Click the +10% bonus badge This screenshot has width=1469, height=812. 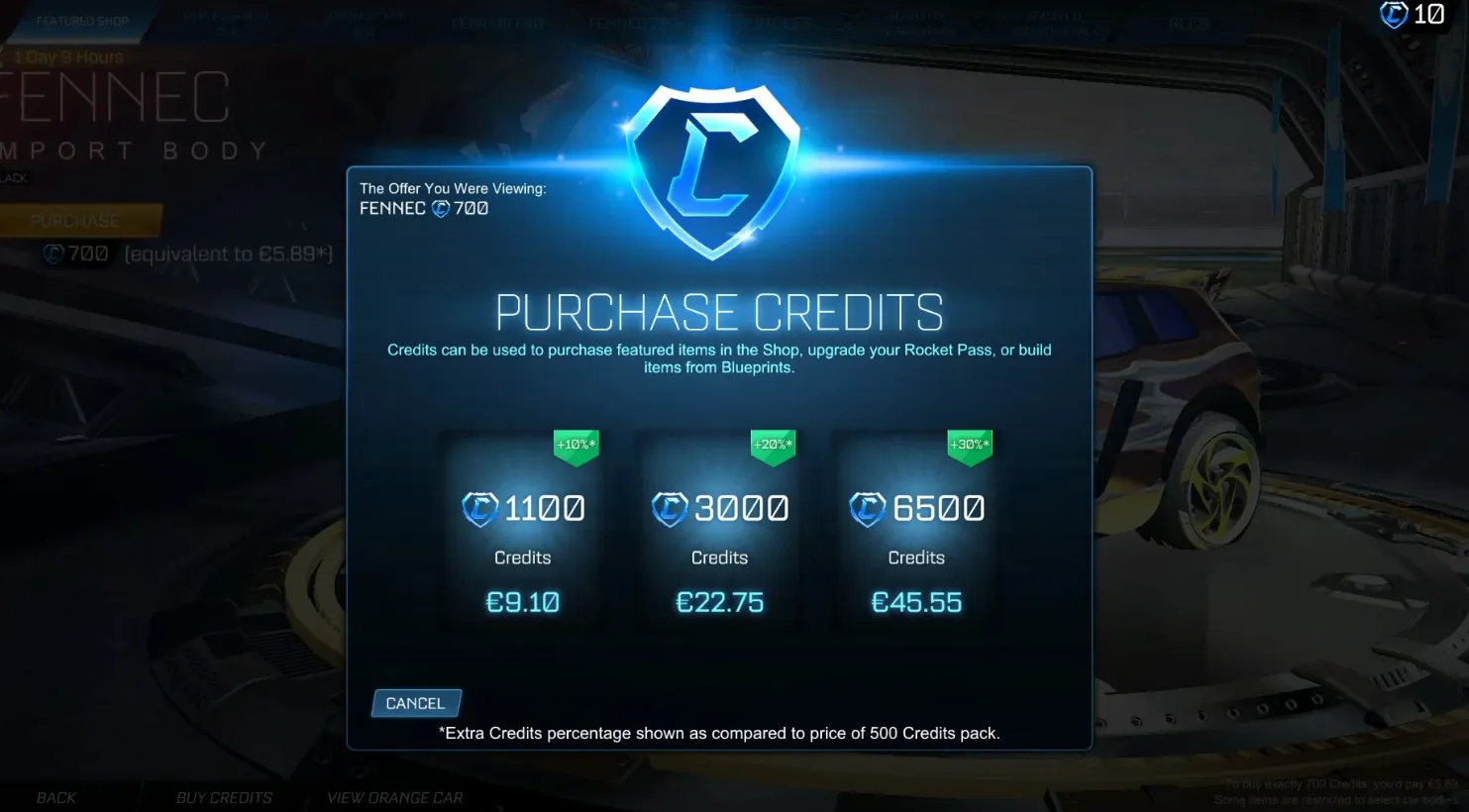tap(575, 445)
